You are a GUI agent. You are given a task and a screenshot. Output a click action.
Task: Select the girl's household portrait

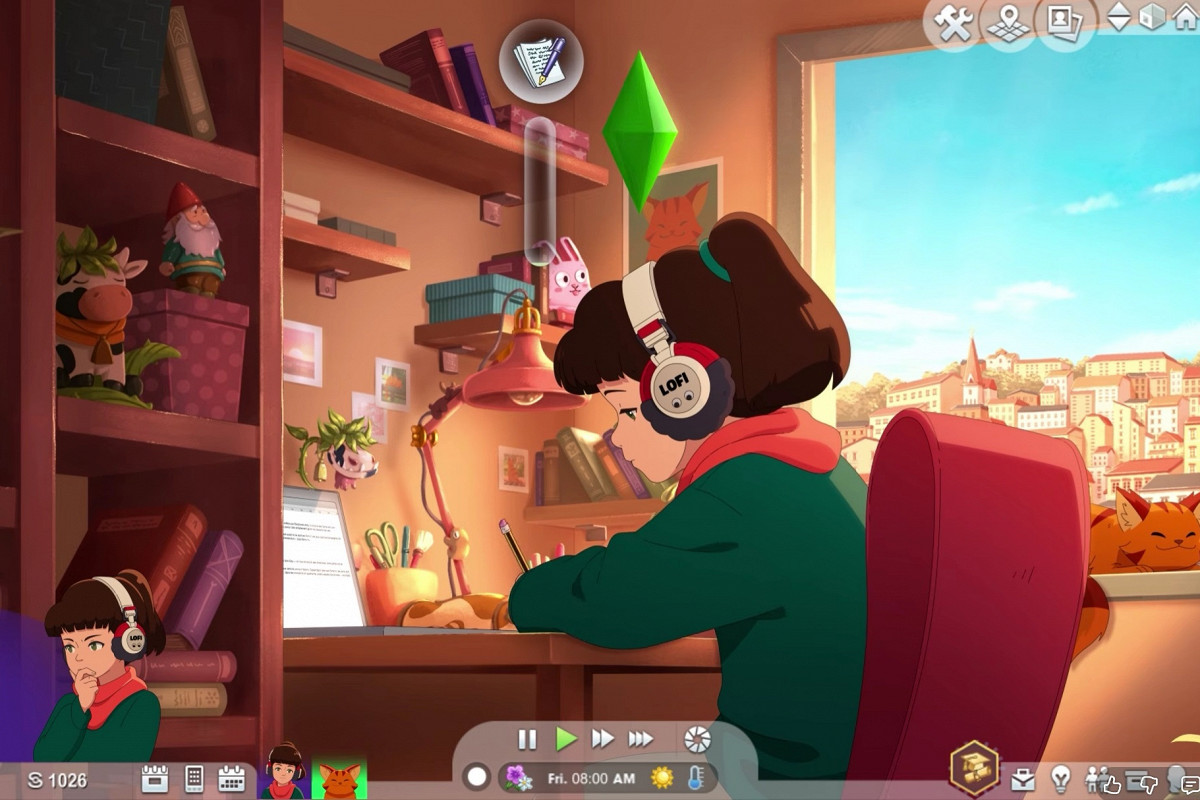[284, 775]
